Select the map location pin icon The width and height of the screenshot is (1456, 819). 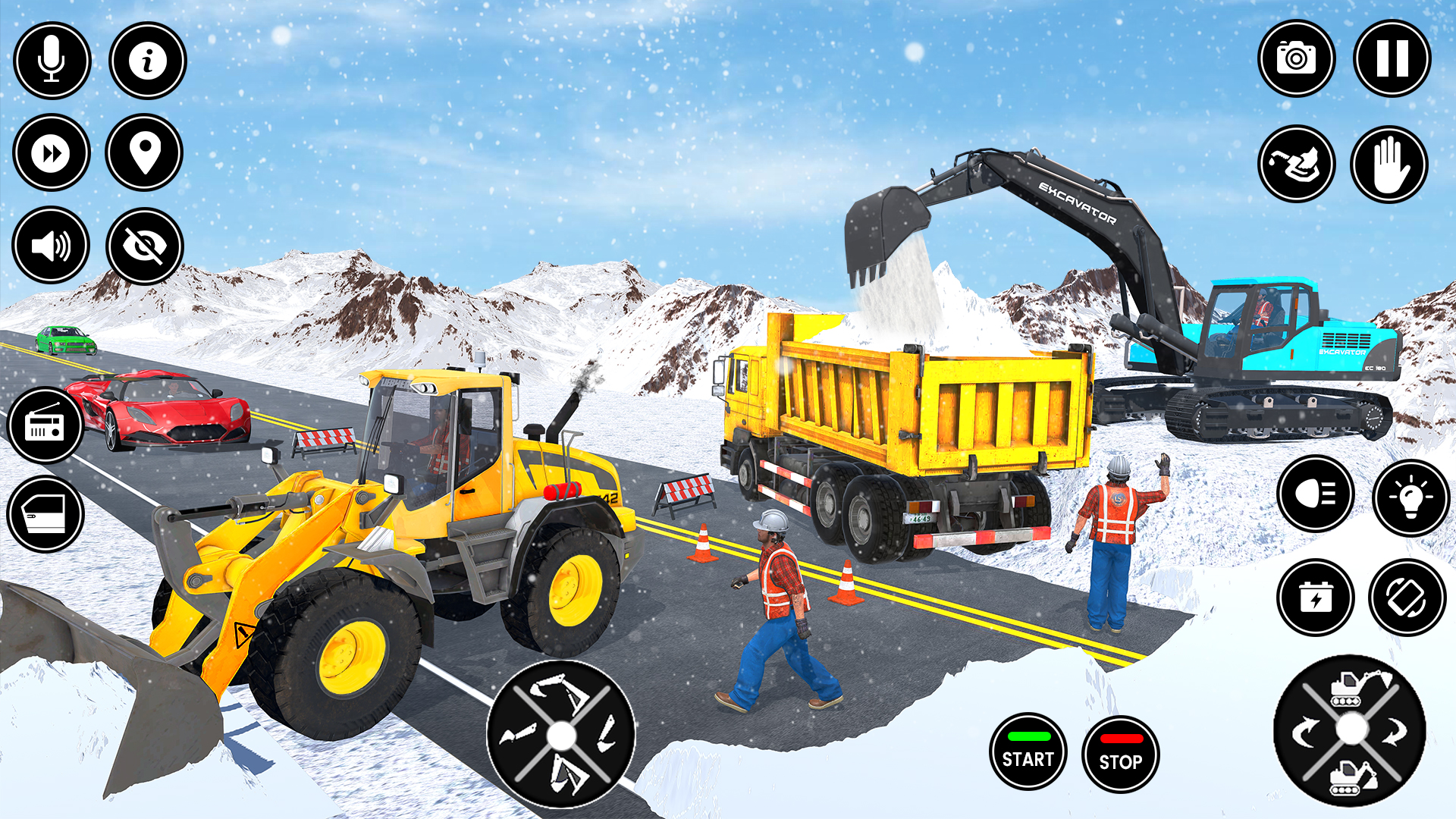tap(146, 153)
